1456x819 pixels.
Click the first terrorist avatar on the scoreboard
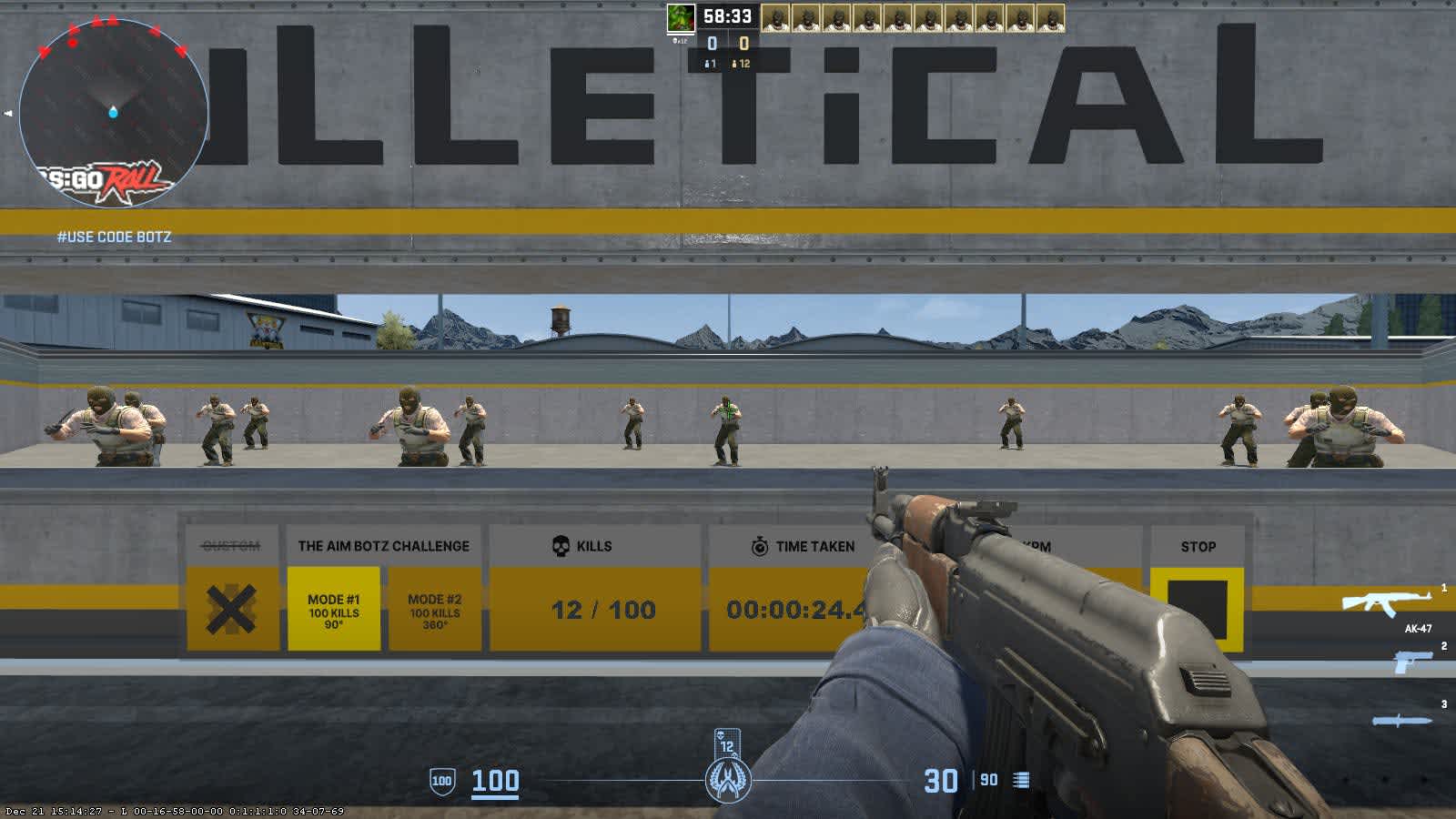tap(778, 18)
